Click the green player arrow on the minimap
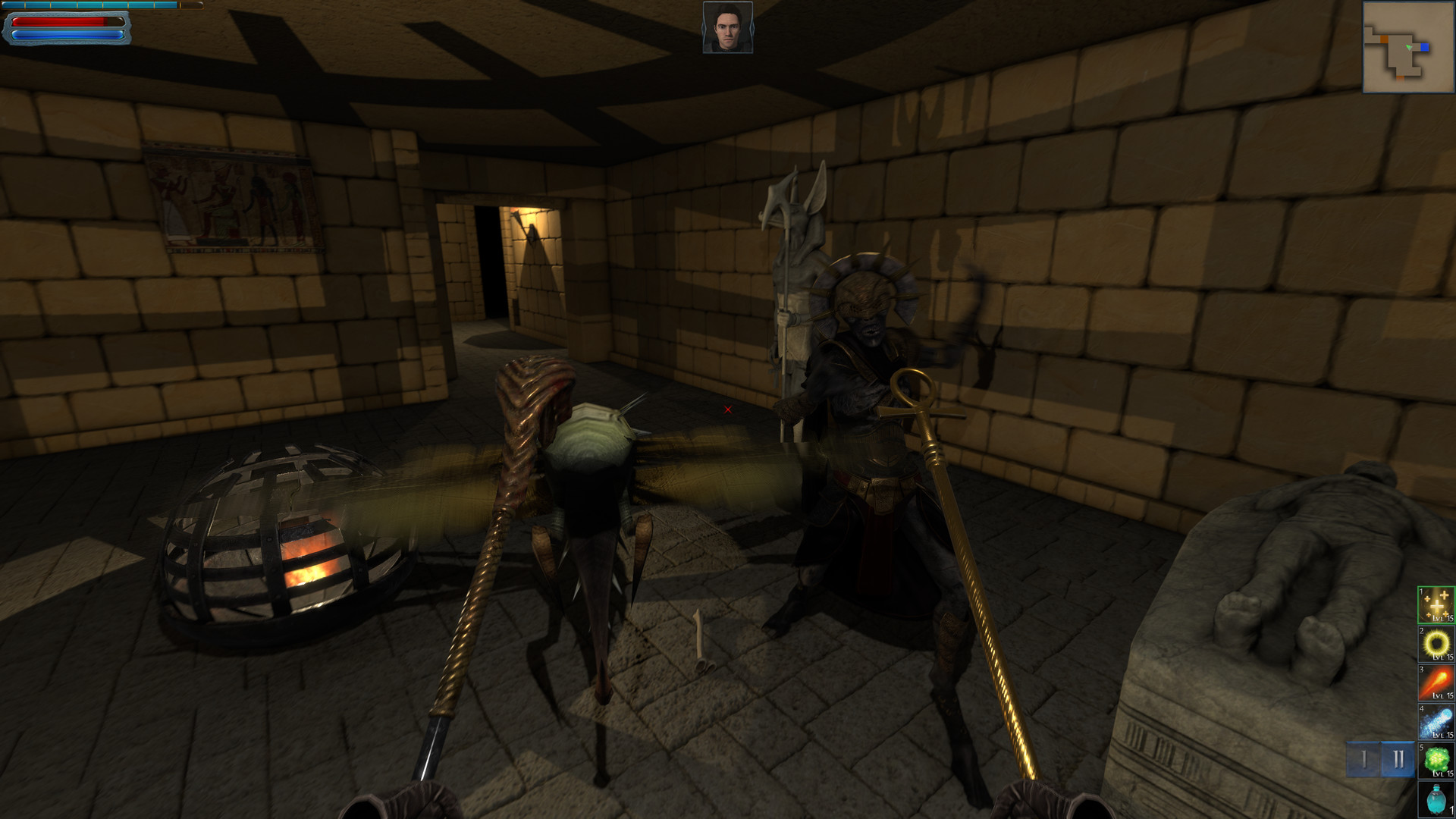The image size is (1456, 819). [x=1409, y=47]
